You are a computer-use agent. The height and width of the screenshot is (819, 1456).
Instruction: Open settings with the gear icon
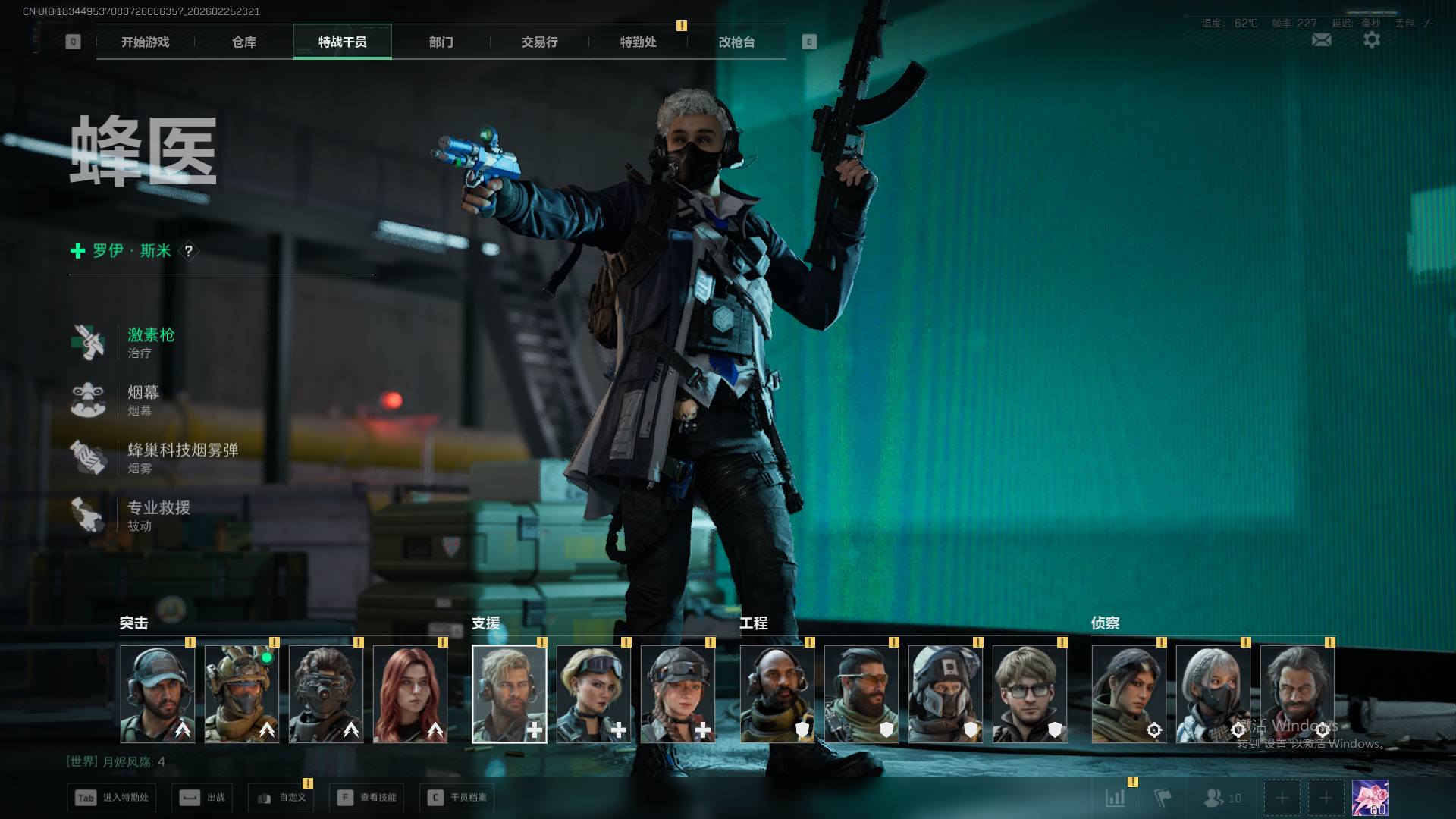point(1371,40)
